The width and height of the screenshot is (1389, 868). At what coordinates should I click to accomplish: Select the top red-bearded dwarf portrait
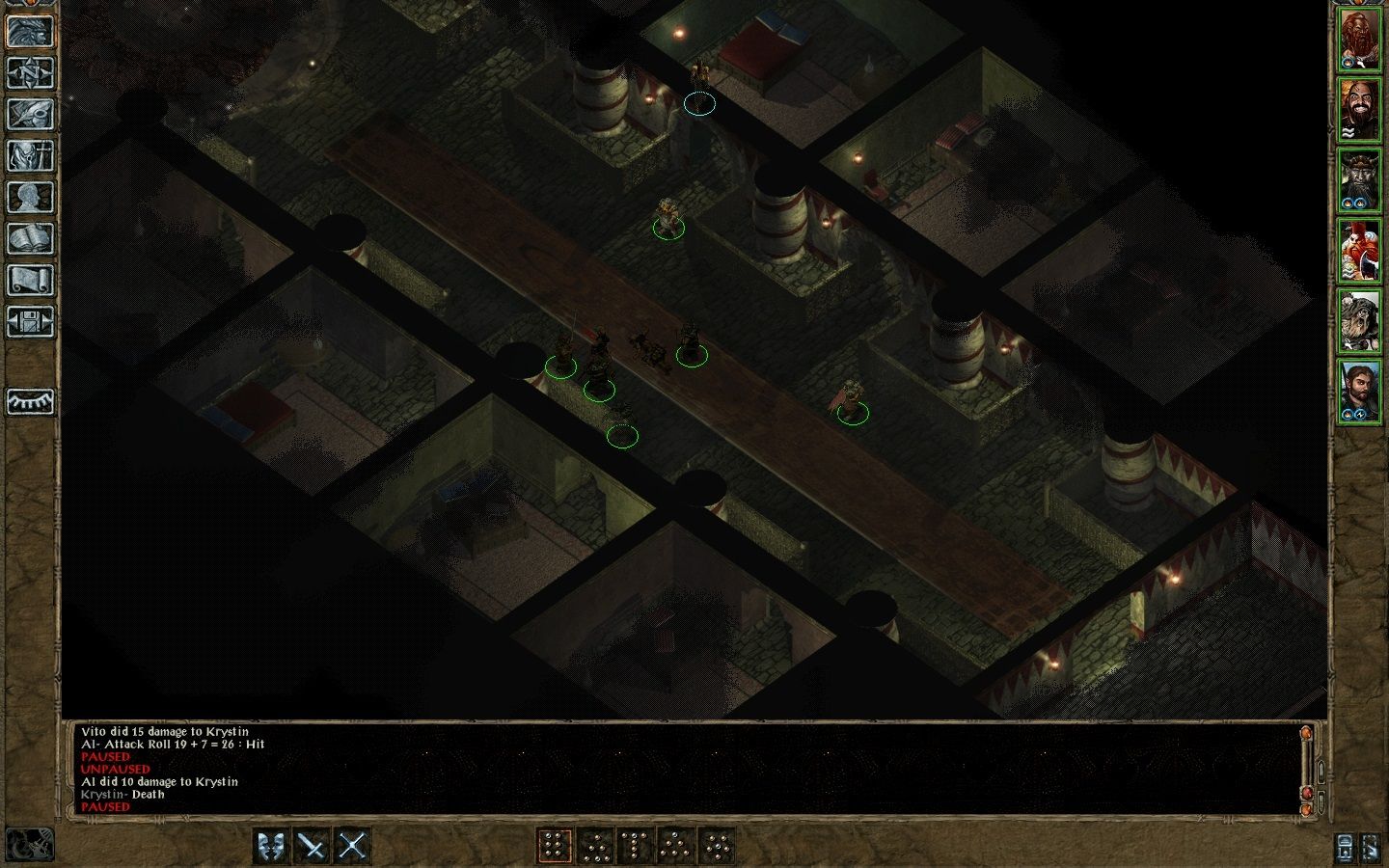1359,40
